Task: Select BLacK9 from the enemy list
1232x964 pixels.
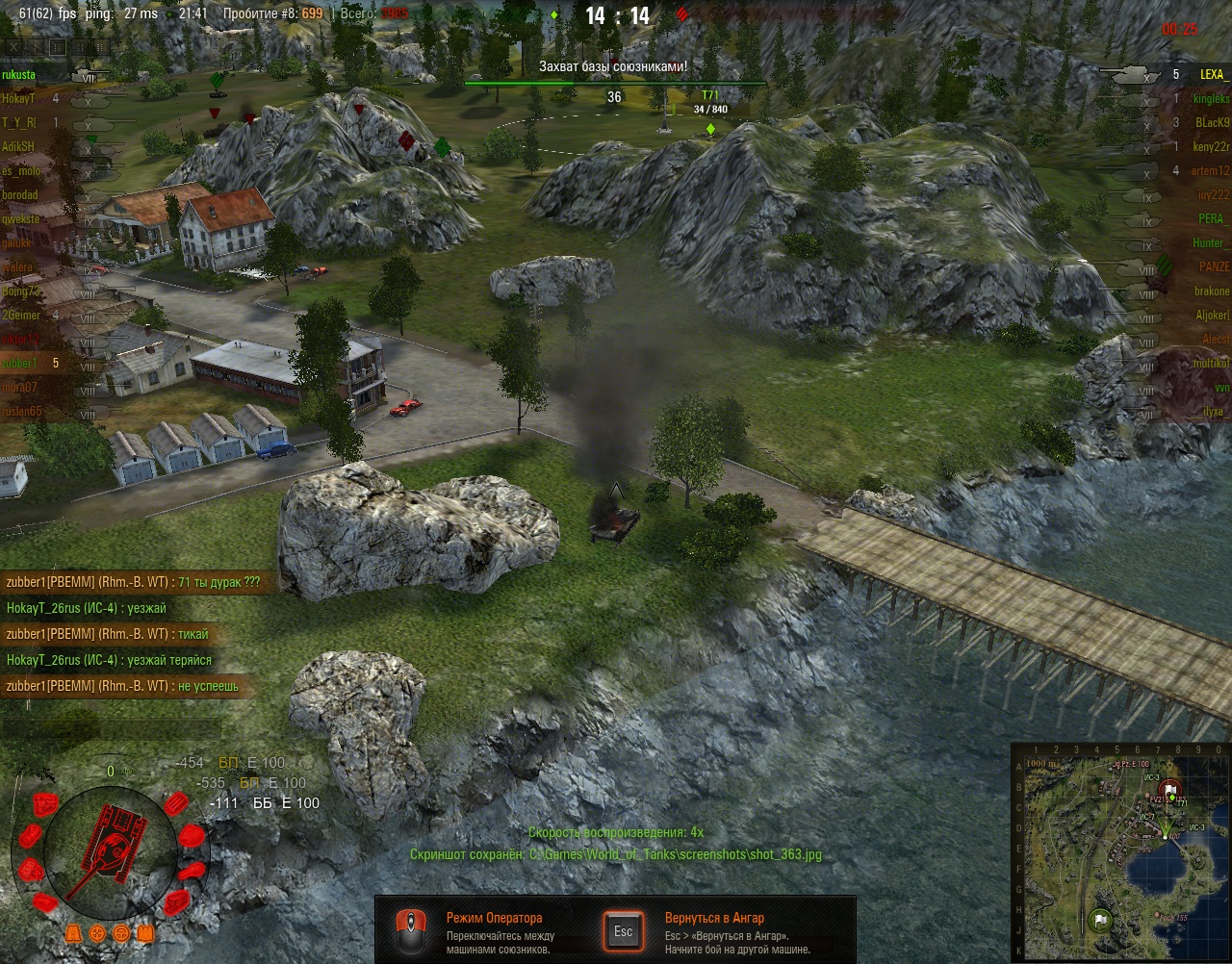Action: (1212, 122)
